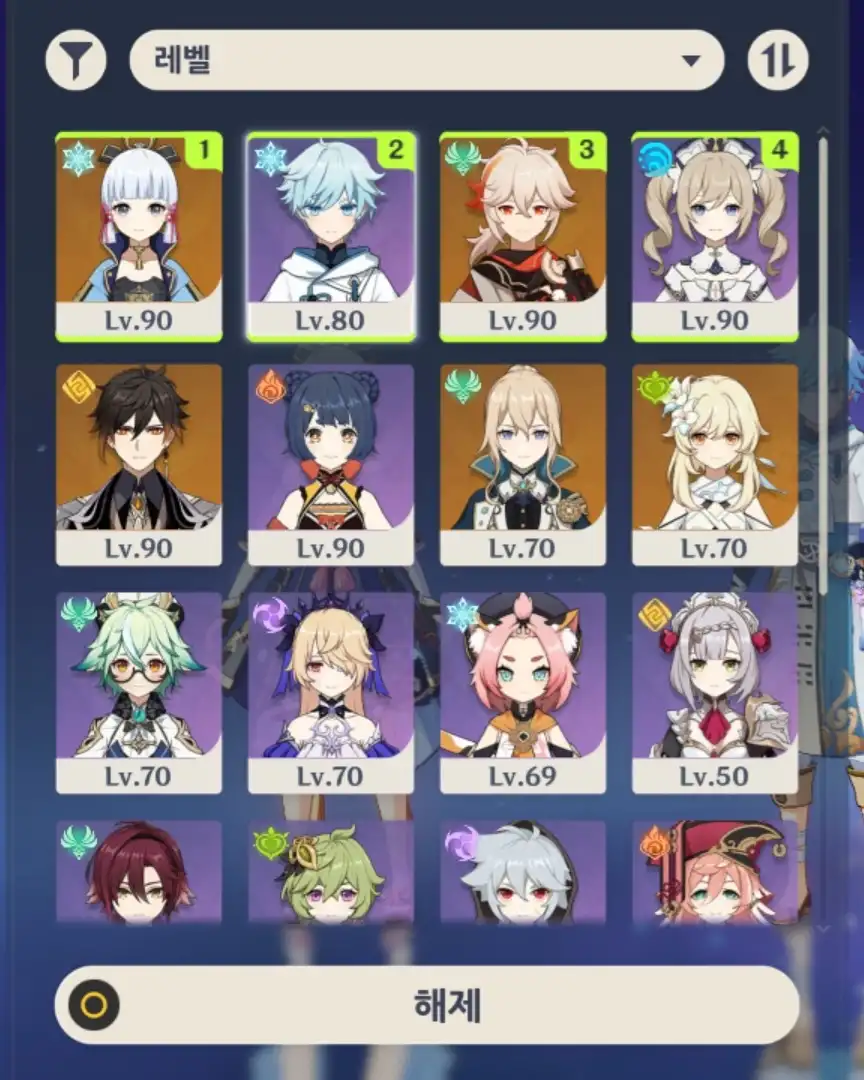The width and height of the screenshot is (864, 1080).
Task: Open the character filter funnel button
Action: 76,60
